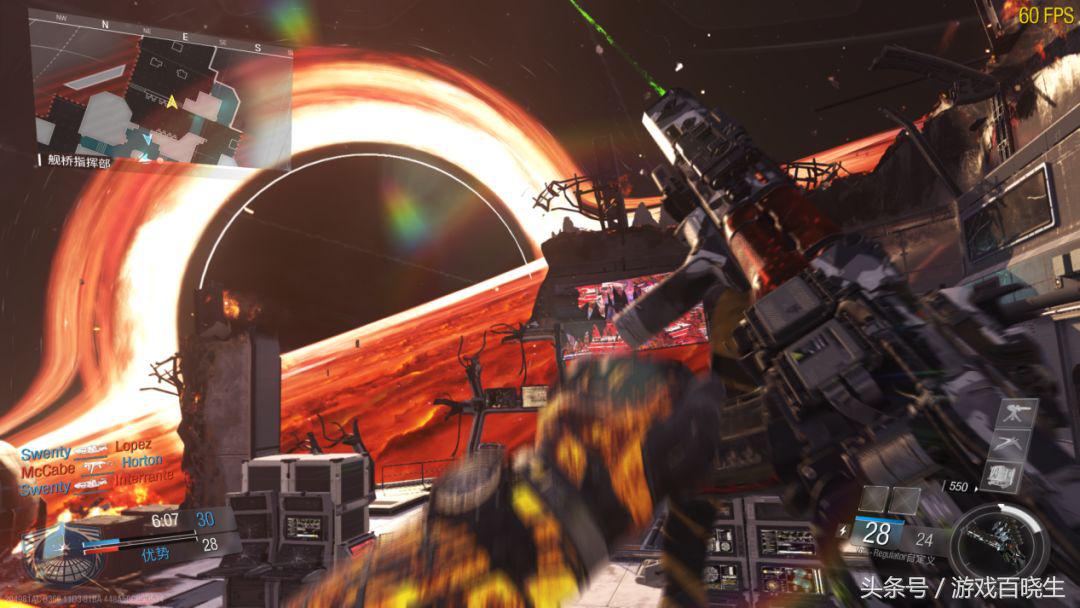1080x608 pixels.
Task: Select the Swenty–Interrante kill feed entry
Action: (x=96, y=482)
